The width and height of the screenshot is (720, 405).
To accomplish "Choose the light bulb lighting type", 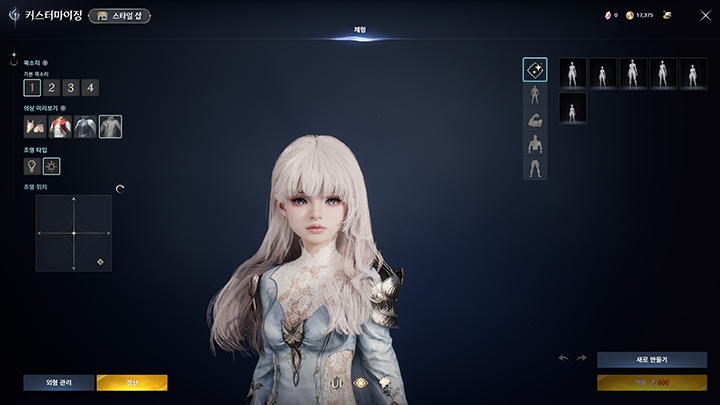I will pyautogui.click(x=33, y=165).
